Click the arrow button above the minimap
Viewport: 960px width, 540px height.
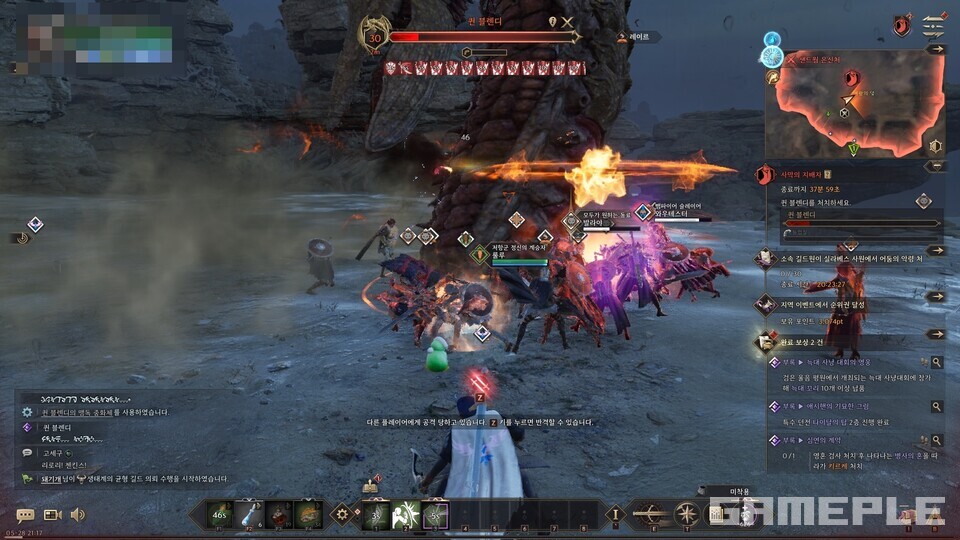point(936,48)
